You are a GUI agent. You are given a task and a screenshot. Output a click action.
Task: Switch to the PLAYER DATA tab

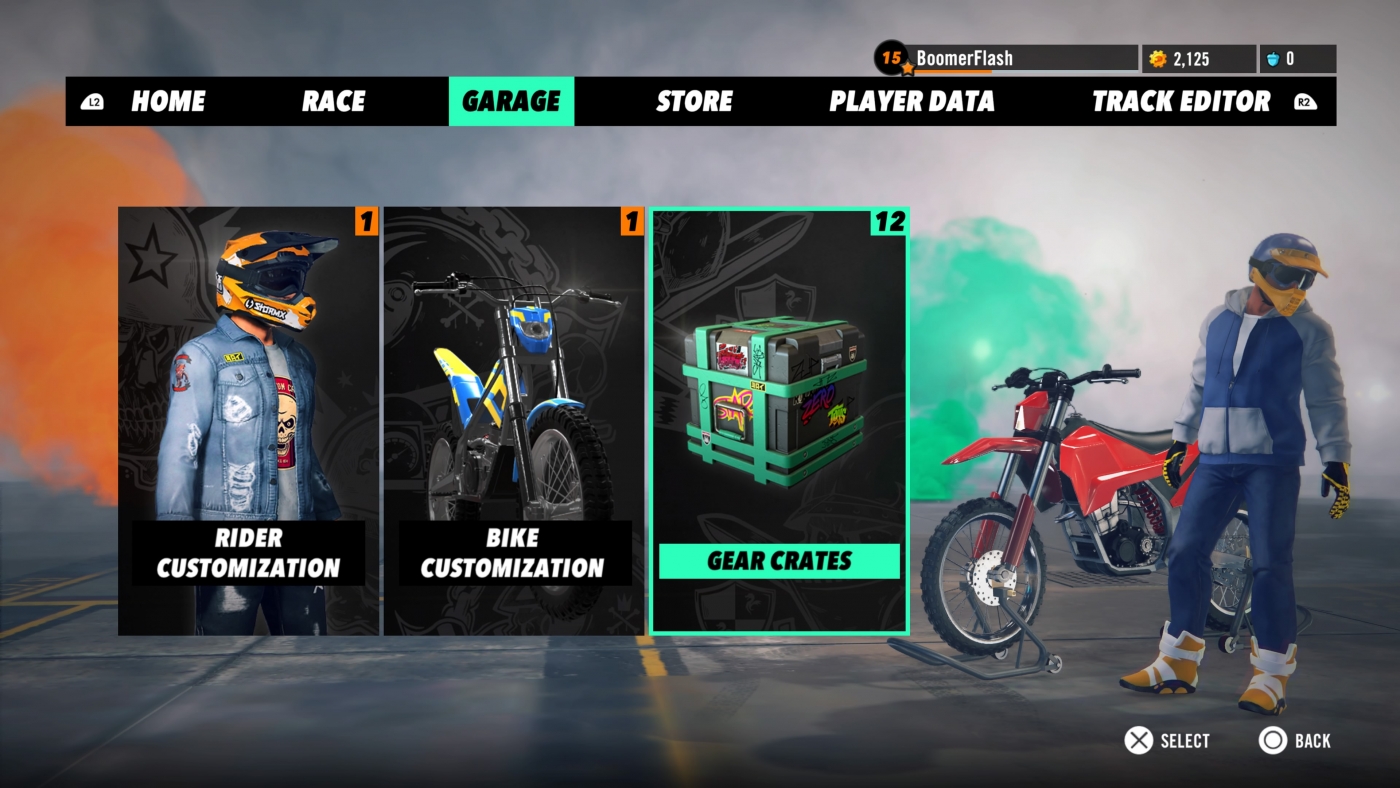point(911,101)
